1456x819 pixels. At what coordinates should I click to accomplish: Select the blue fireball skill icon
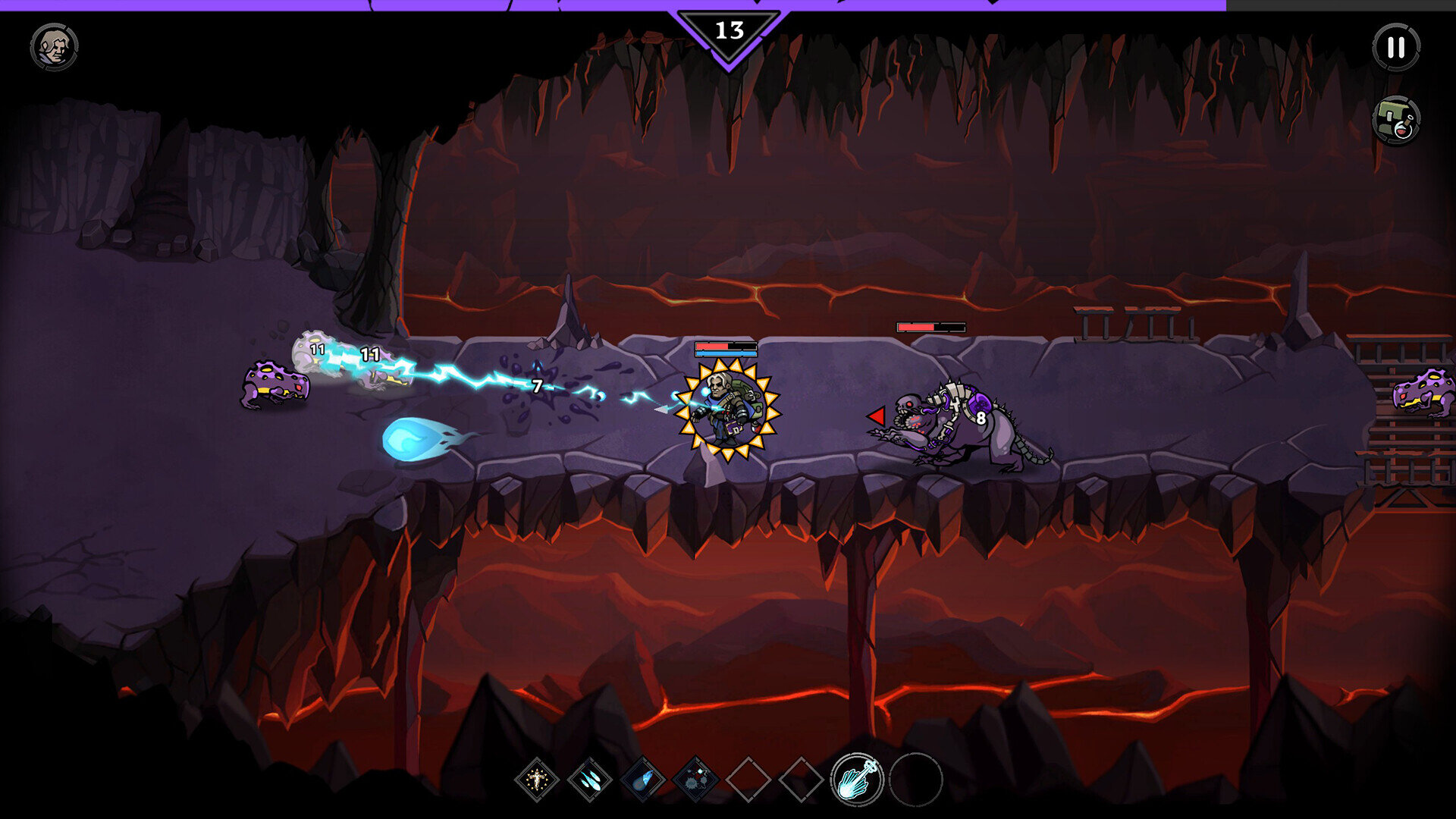(x=643, y=779)
